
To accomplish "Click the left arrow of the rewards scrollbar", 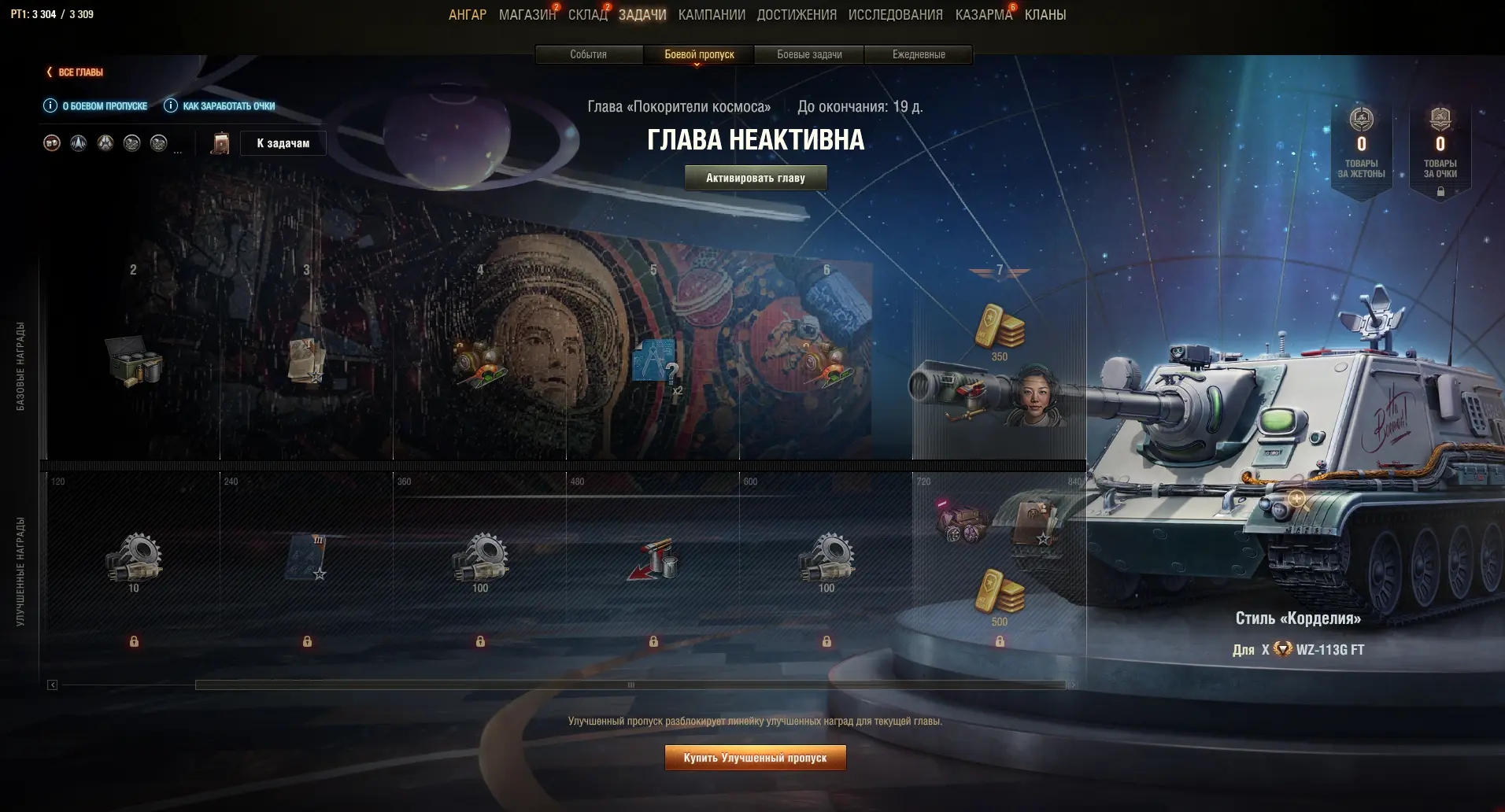I will coord(52,685).
